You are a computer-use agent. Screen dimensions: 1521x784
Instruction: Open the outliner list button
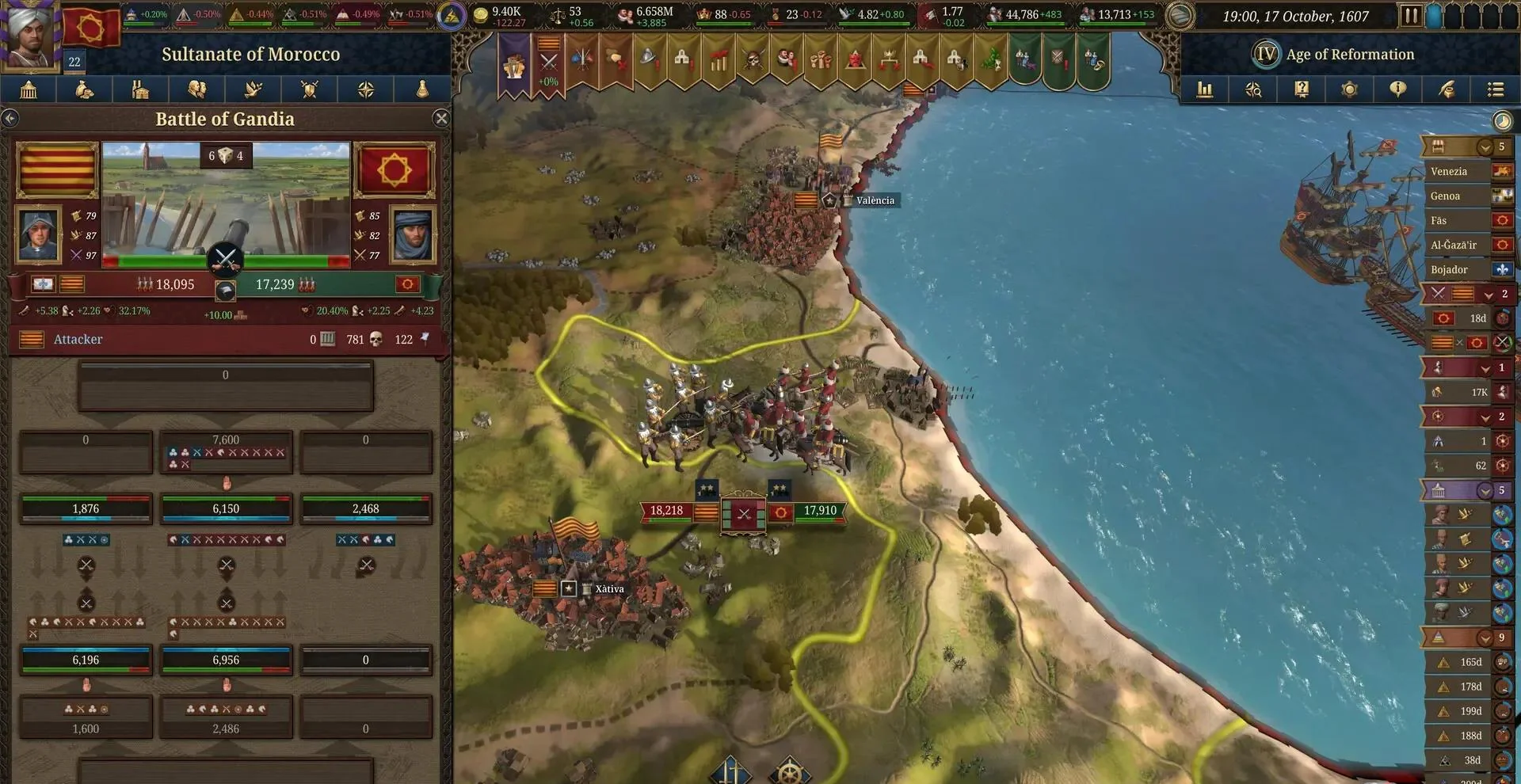click(x=1495, y=90)
